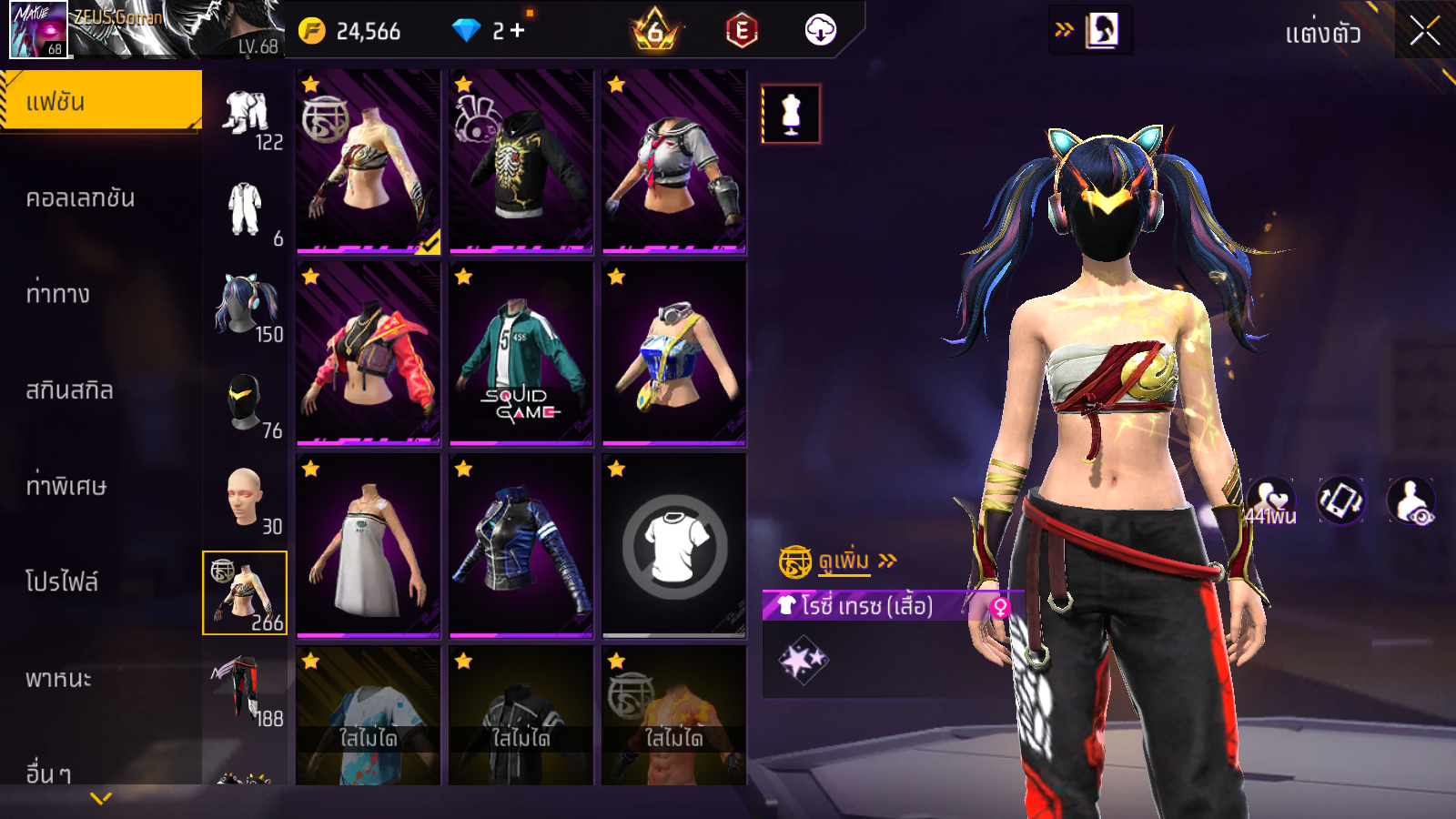This screenshot has width=1456, height=819.
Task: Select the Skill Skins tab
Action: (69, 390)
